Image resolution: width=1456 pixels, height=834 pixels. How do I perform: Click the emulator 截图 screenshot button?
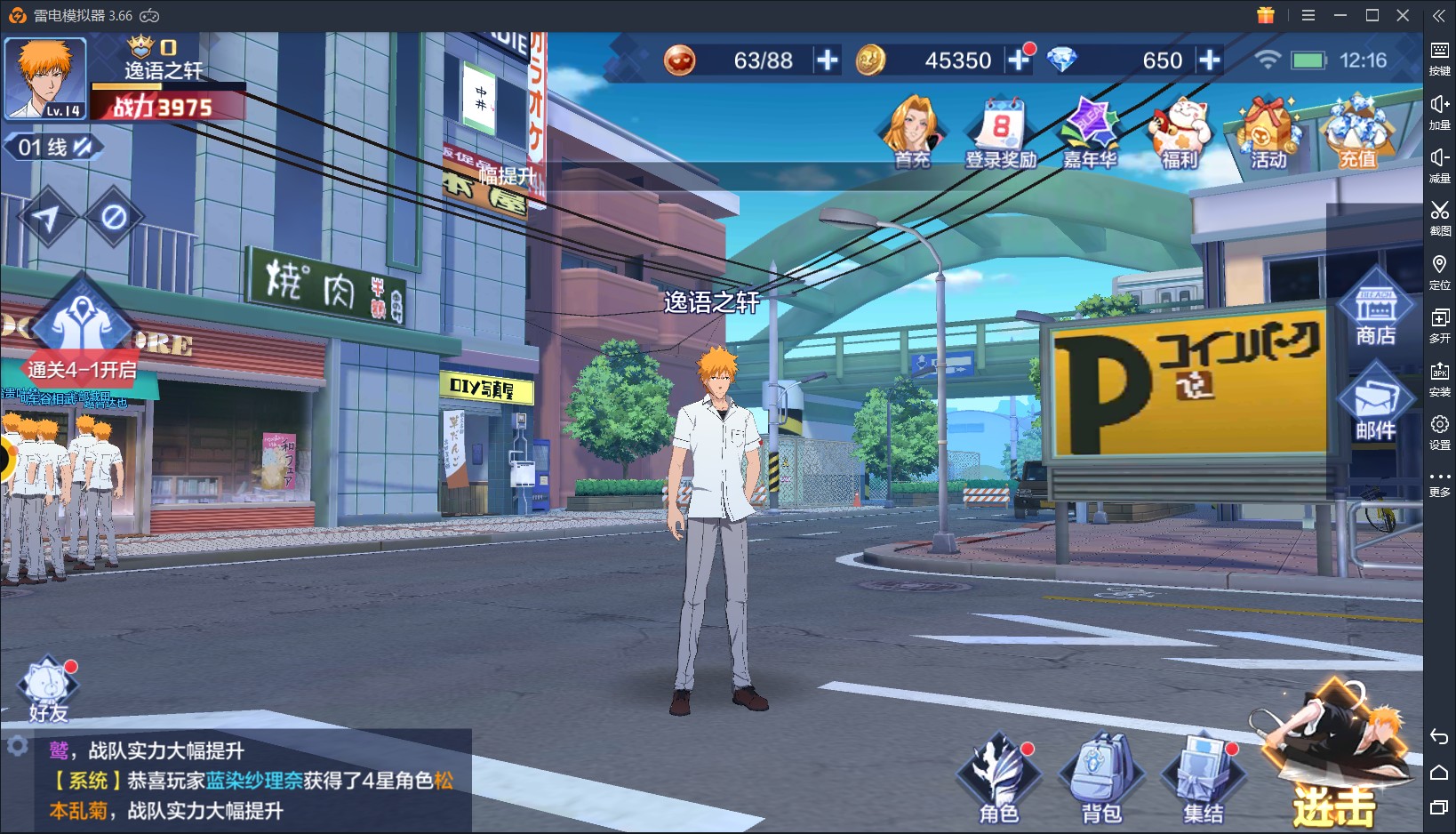point(1439,217)
